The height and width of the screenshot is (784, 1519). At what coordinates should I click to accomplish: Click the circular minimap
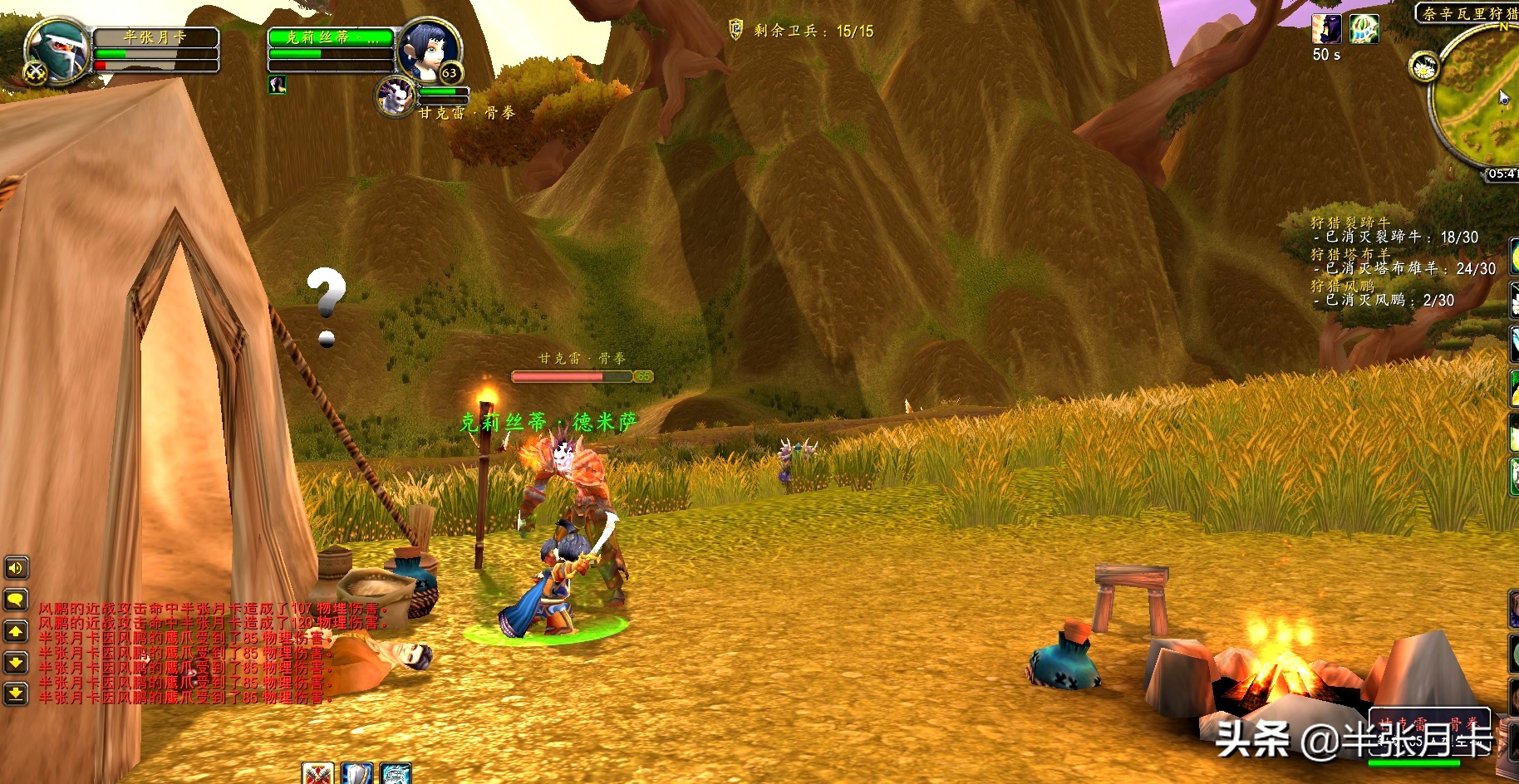click(x=1483, y=100)
